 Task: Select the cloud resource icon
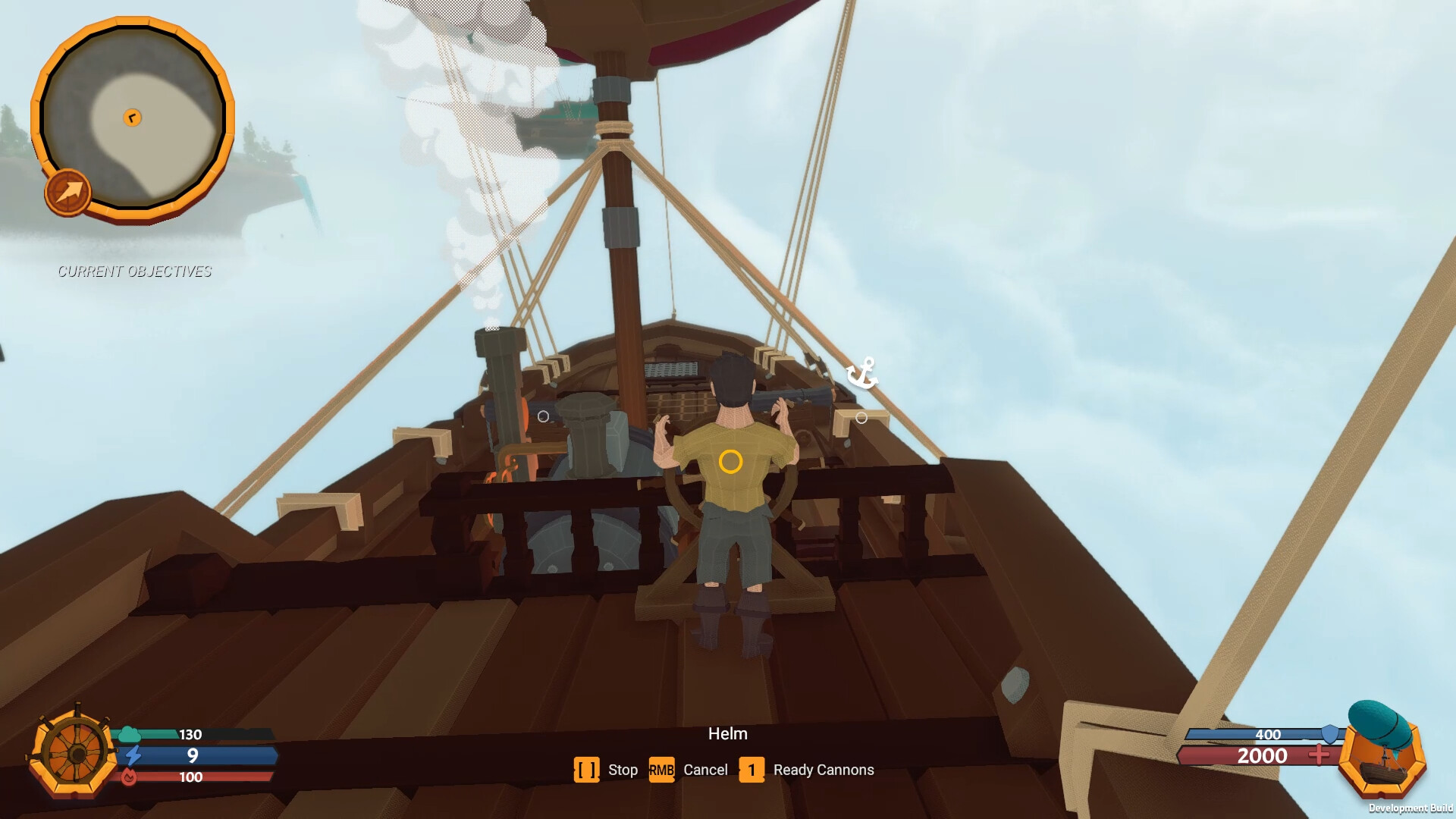click(129, 734)
